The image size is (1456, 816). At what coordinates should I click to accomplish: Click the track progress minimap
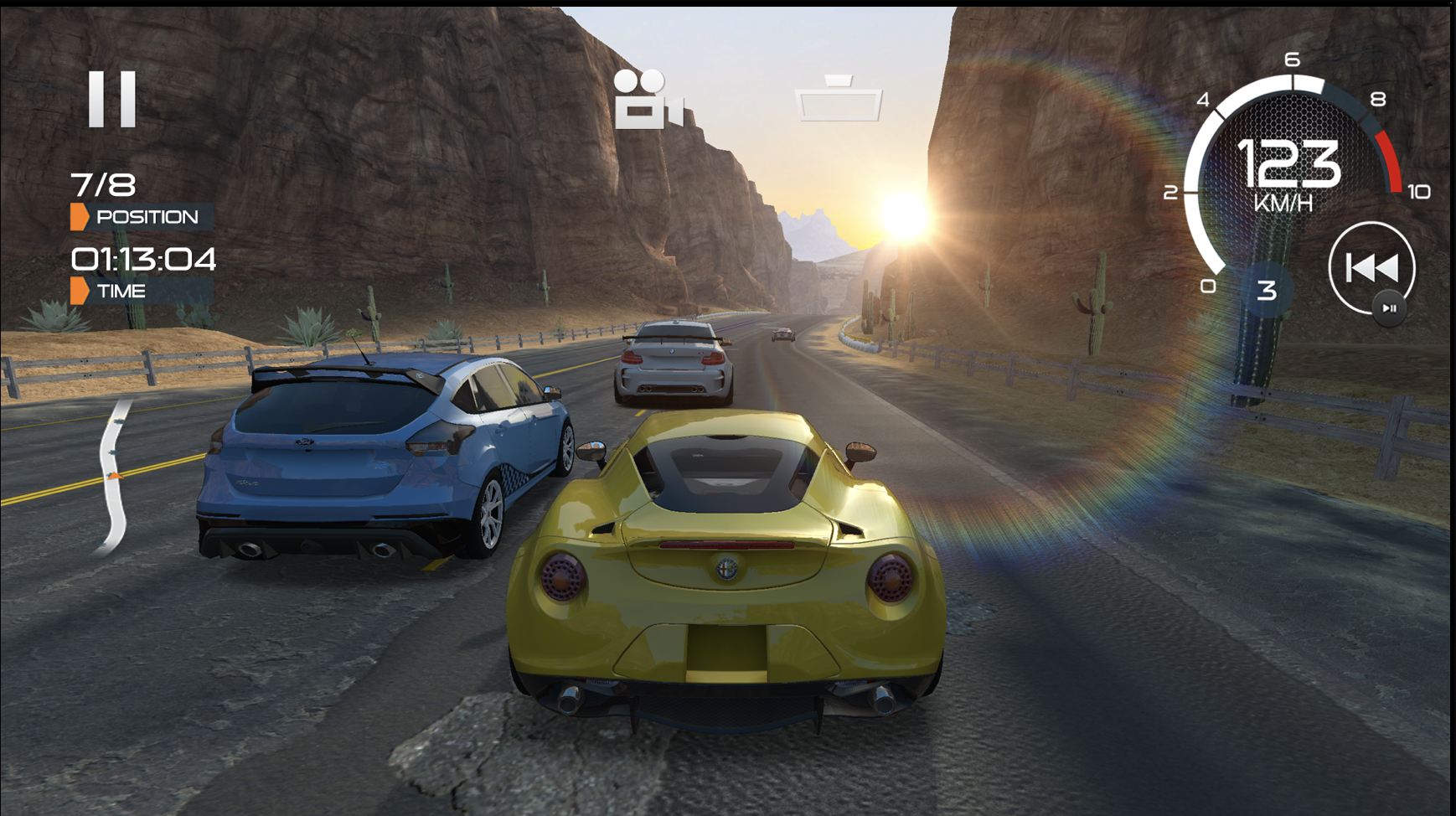(x=115, y=478)
